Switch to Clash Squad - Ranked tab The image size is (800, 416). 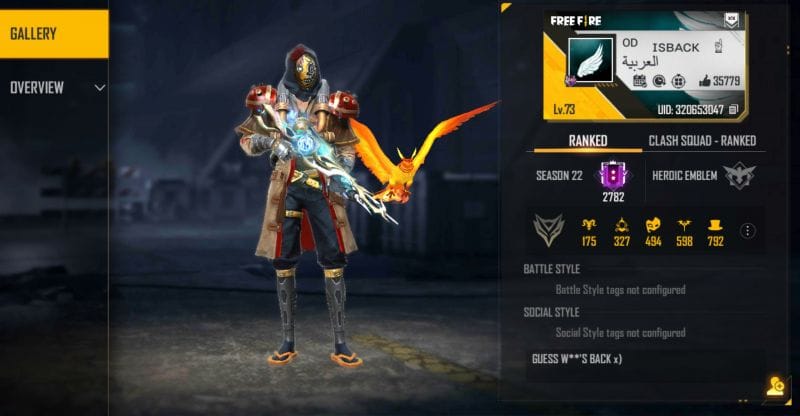pyautogui.click(x=702, y=141)
